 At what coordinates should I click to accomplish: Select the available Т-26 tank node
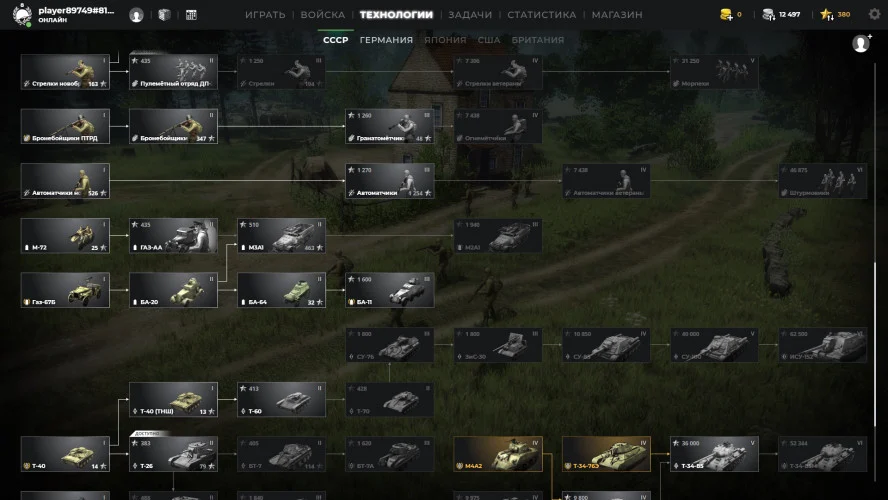[173, 454]
